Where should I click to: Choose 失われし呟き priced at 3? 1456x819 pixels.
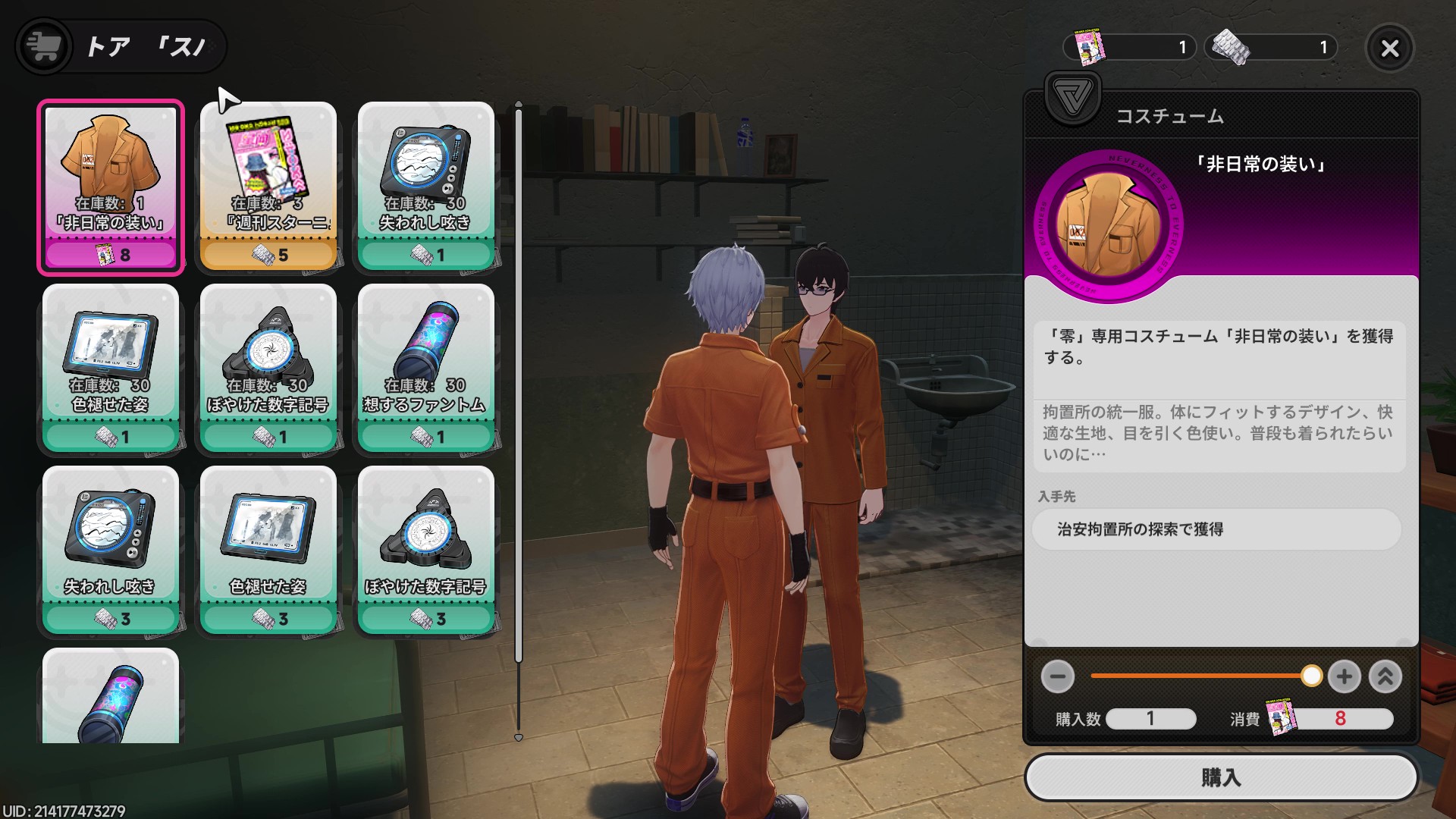pos(111,550)
